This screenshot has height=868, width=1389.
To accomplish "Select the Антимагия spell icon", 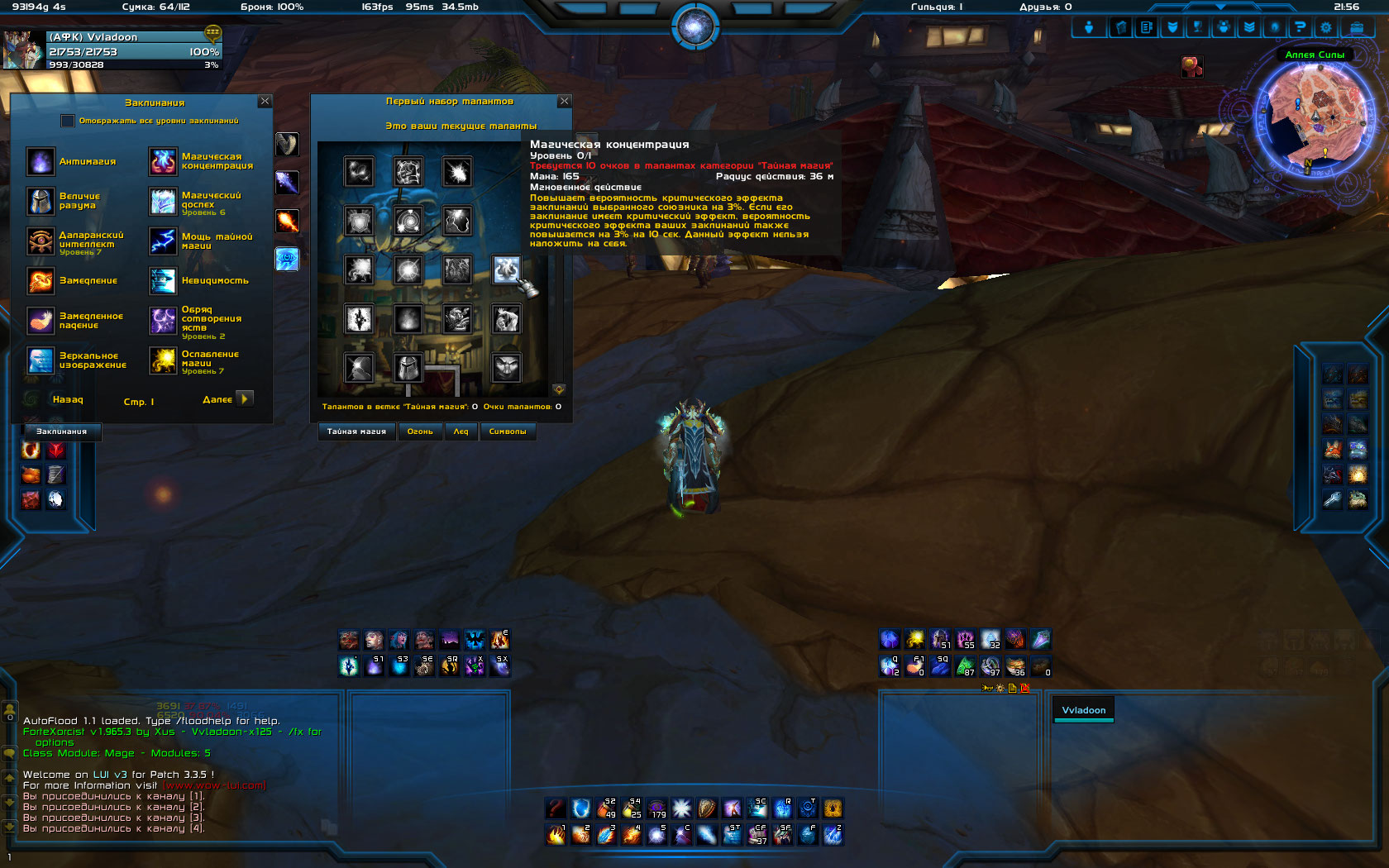I will coord(41,161).
